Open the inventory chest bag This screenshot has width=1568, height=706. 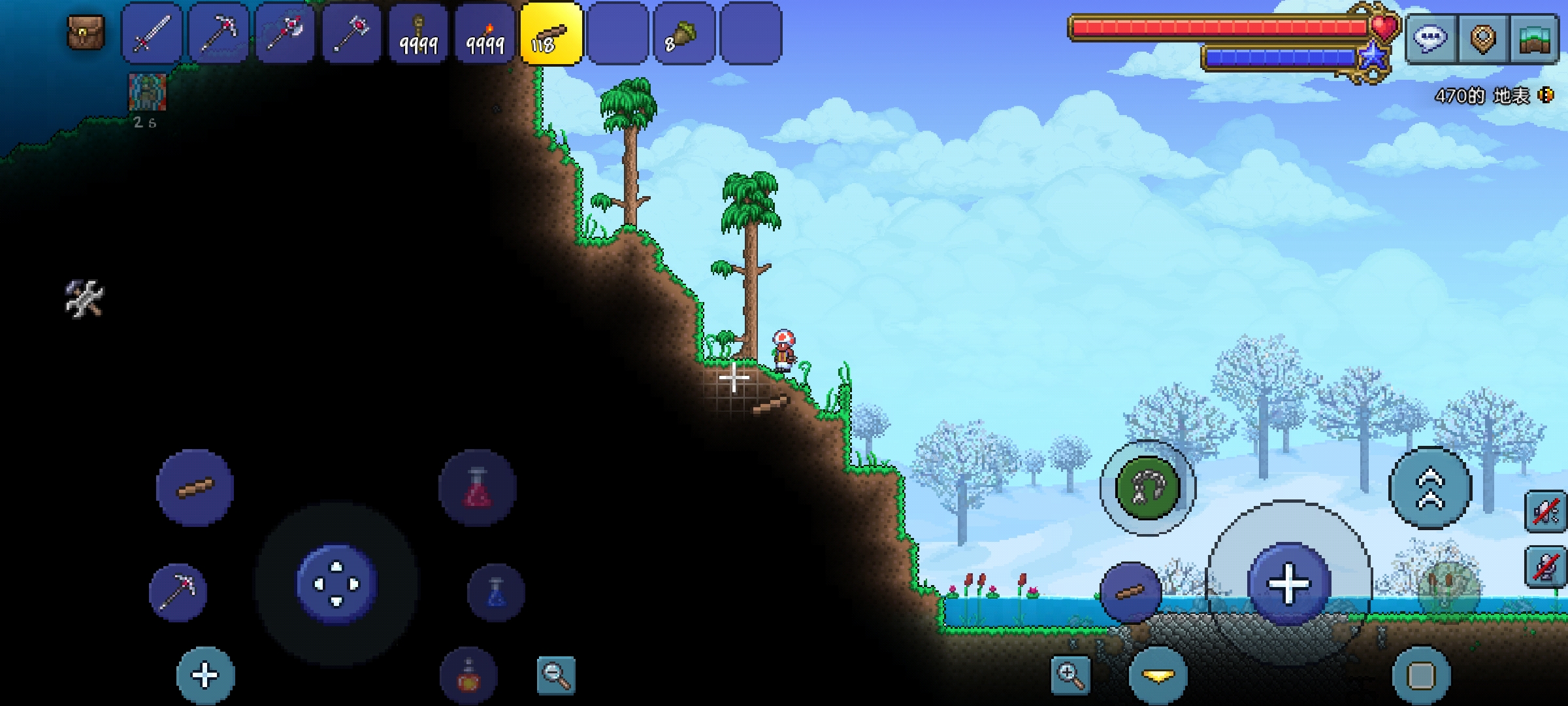(86, 33)
